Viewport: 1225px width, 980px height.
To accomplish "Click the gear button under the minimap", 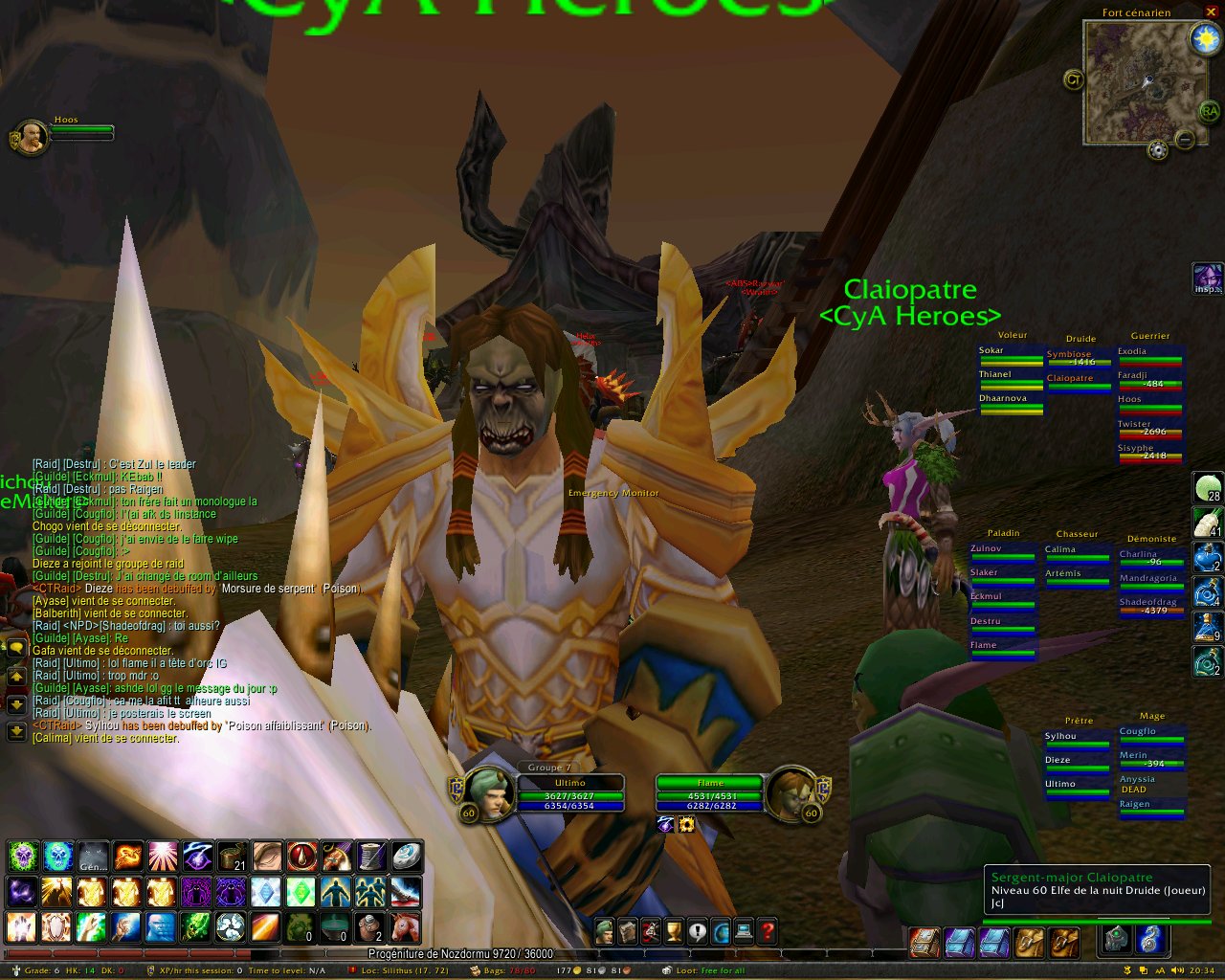I will [x=1158, y=150].
